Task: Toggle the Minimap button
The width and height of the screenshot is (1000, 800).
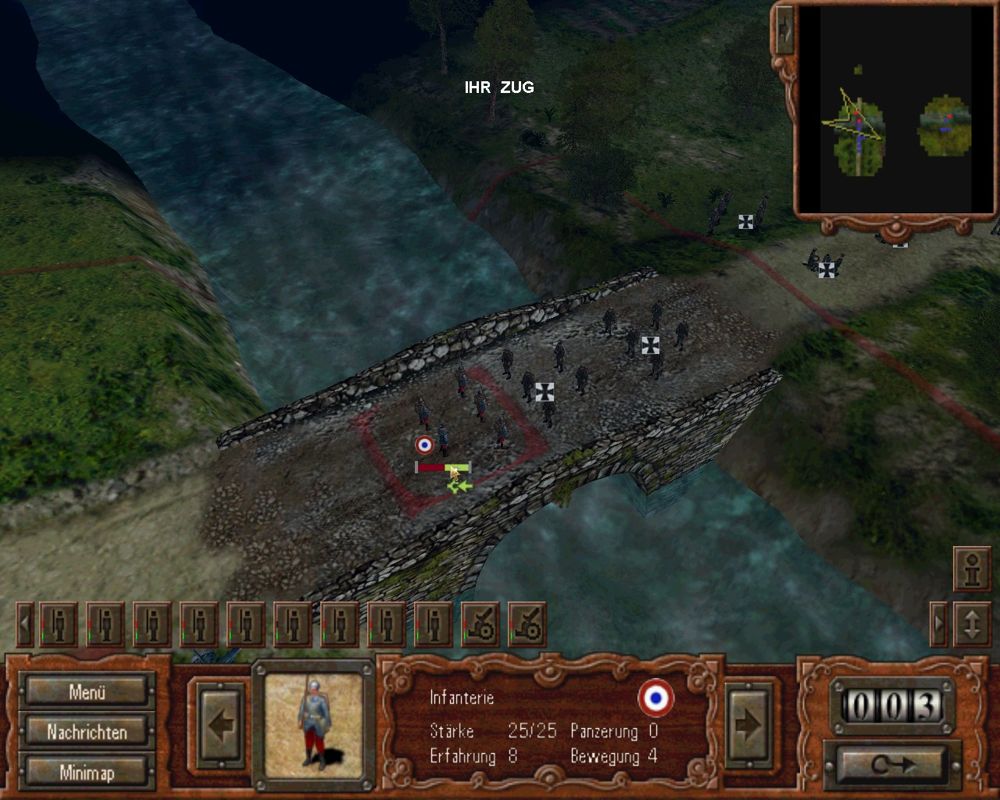Action: pos(87,772)
